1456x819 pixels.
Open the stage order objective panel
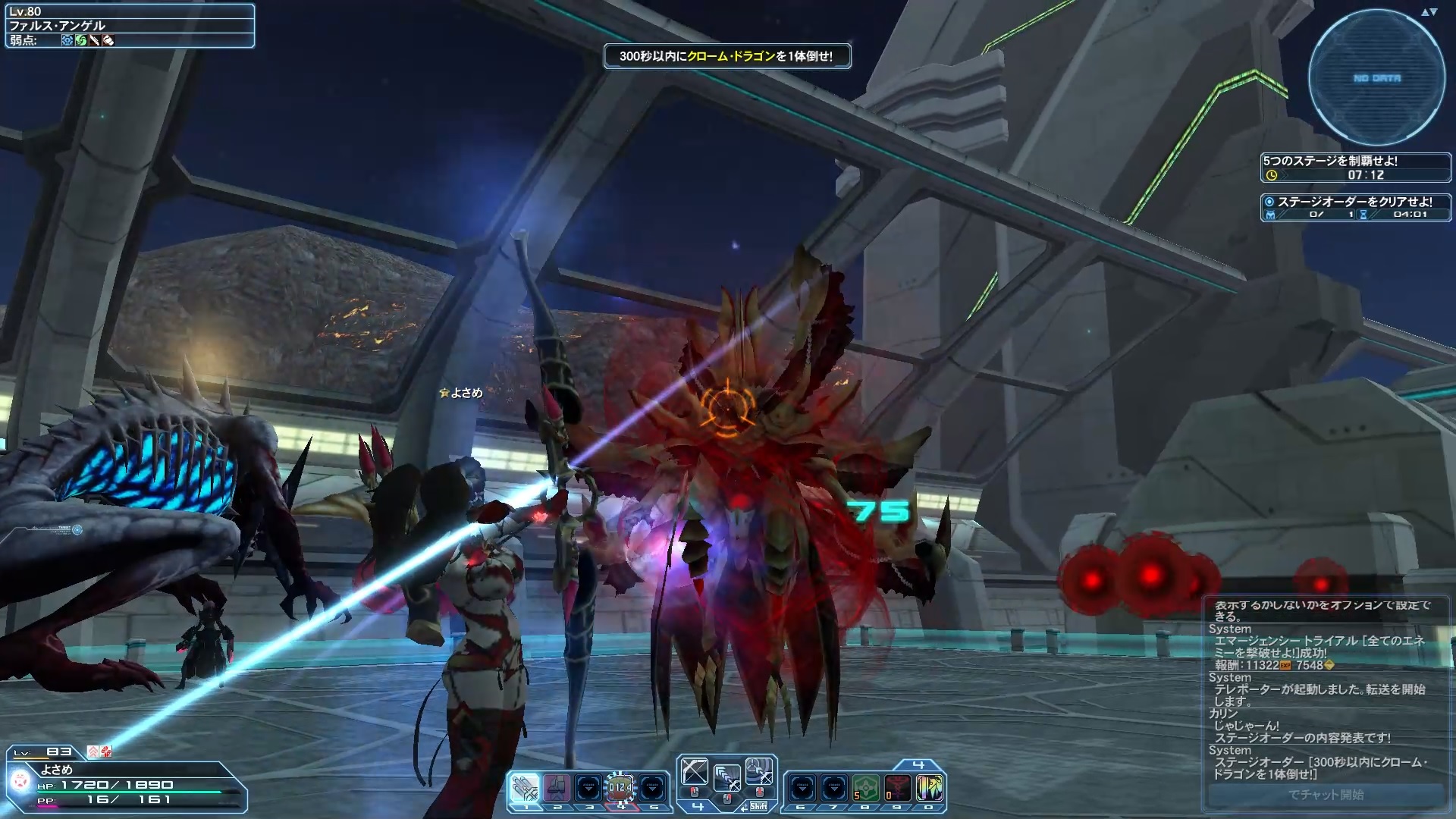coord(1355,208)
